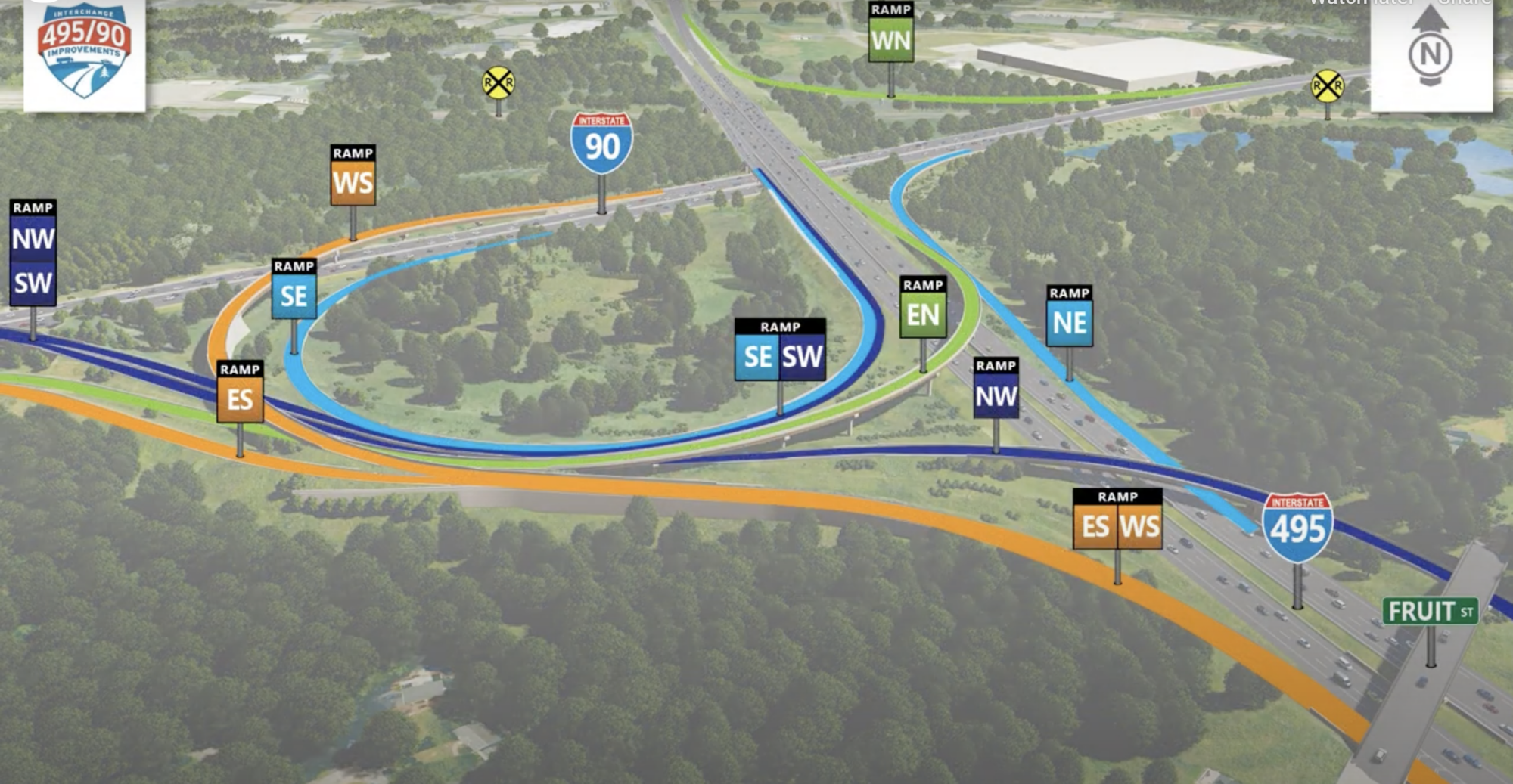Click the Interstate 495 shield marker
1513x784 pixels.
(1297, 528)
